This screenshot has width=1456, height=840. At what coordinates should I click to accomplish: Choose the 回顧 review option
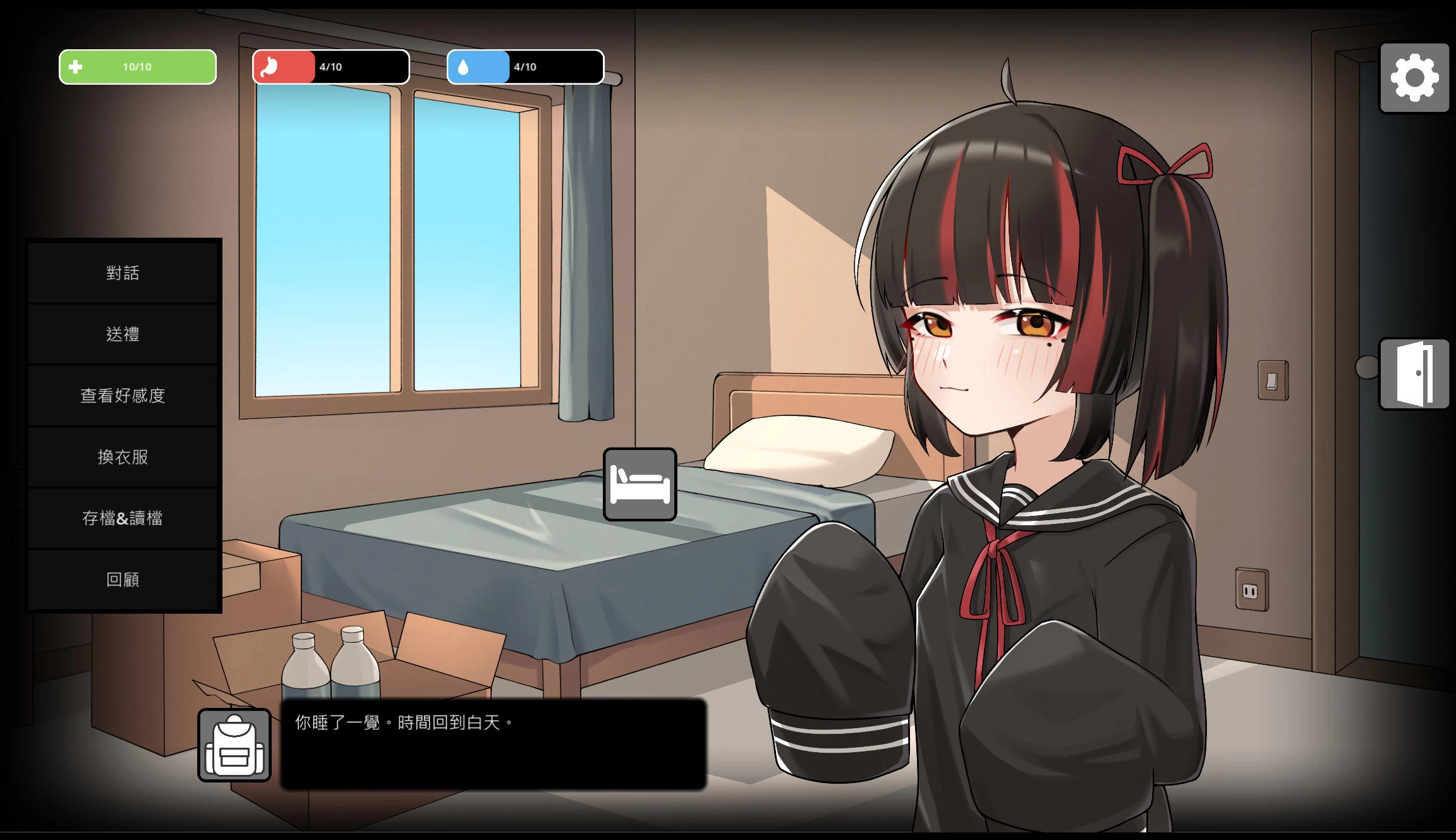123,580
